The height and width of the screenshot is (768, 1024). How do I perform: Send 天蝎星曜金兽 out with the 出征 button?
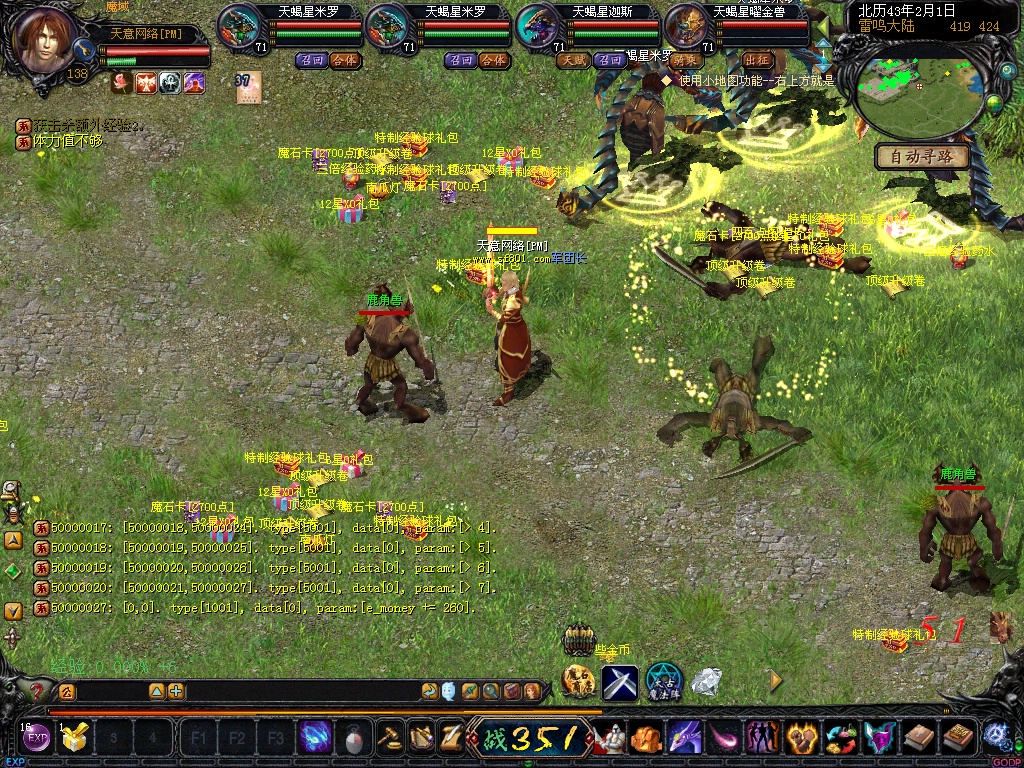[x=758, y=60]
